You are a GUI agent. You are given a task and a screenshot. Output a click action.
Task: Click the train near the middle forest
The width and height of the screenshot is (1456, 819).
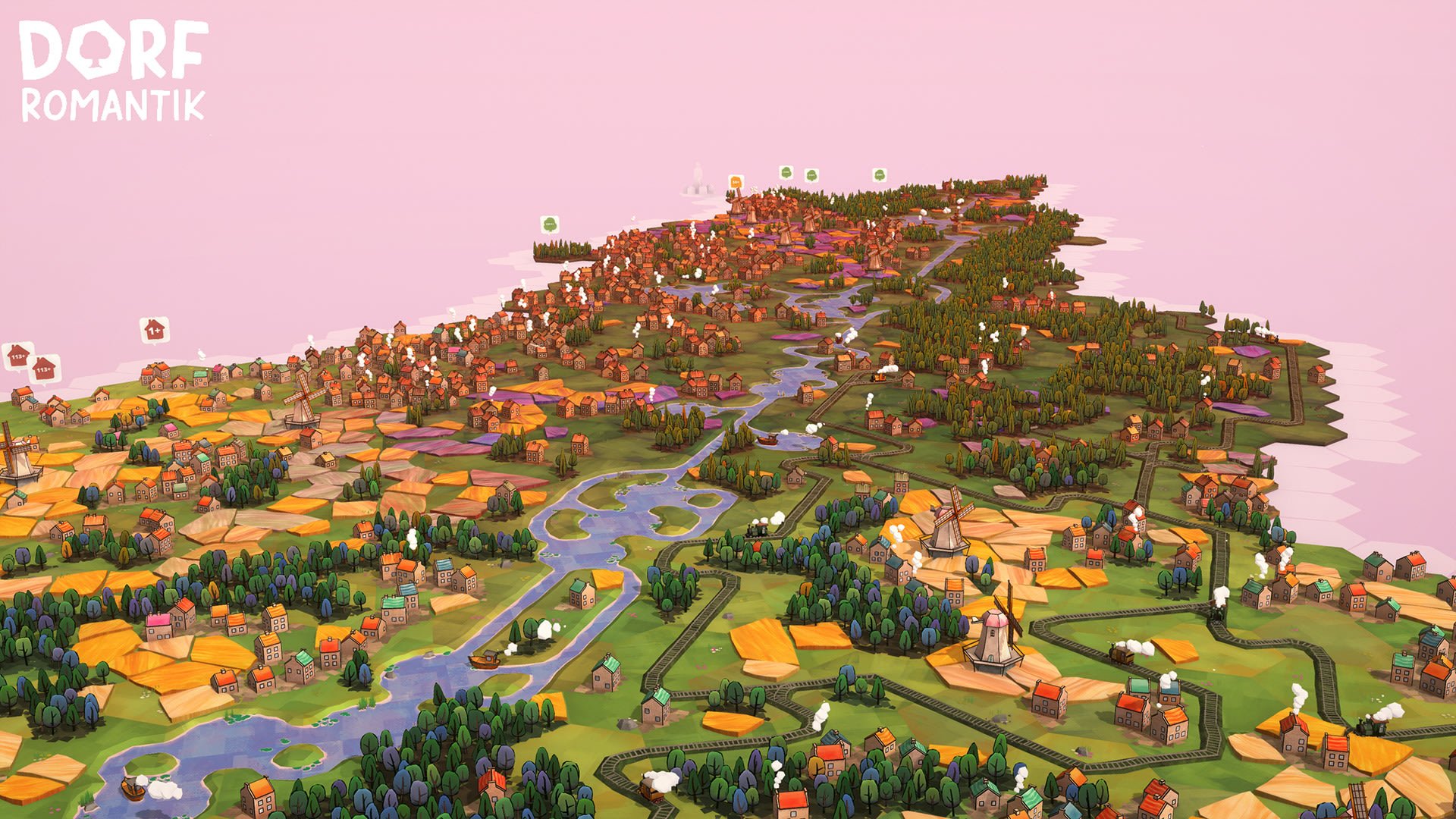pos(757,531)
